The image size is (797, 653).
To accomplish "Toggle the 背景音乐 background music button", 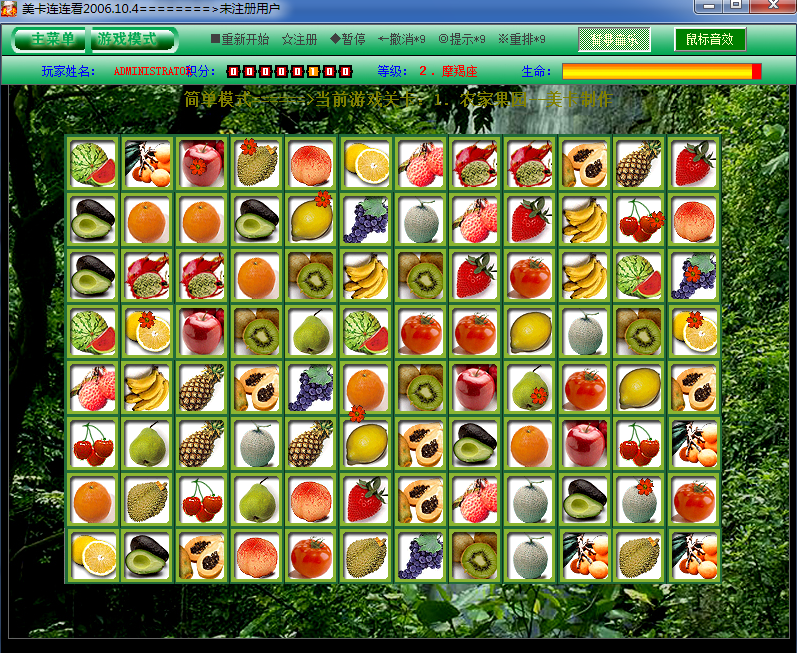I will (x=614, y=40).
